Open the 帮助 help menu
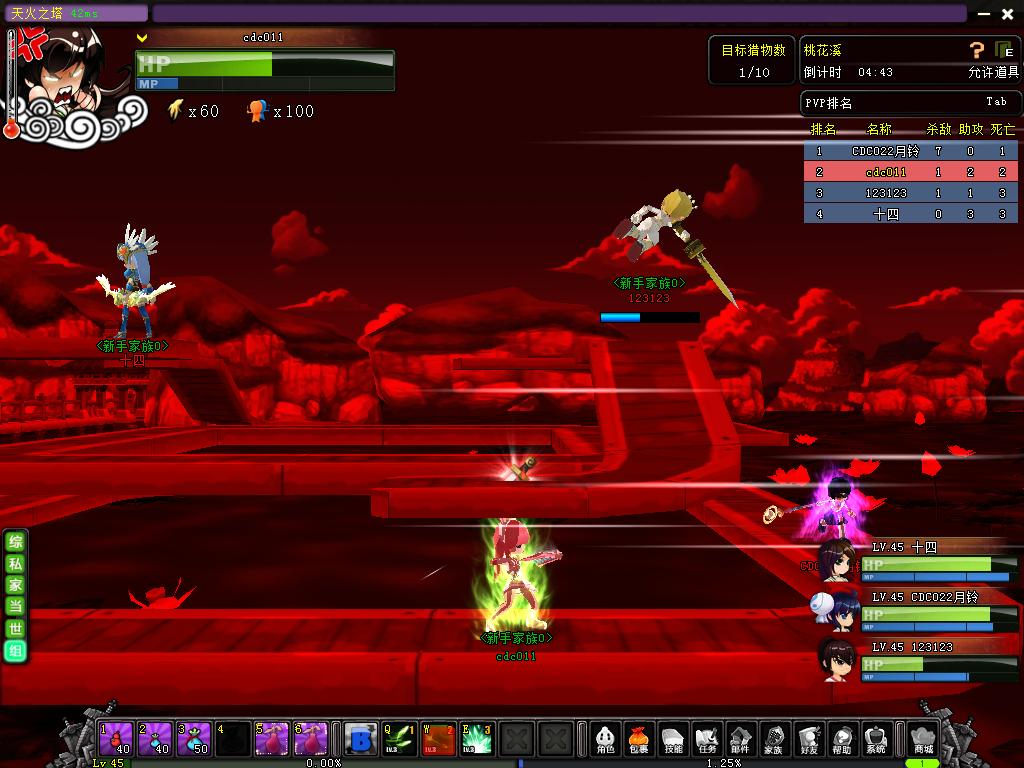The width and height of the screenshot is (1024, 768). (x=842, y=739)
